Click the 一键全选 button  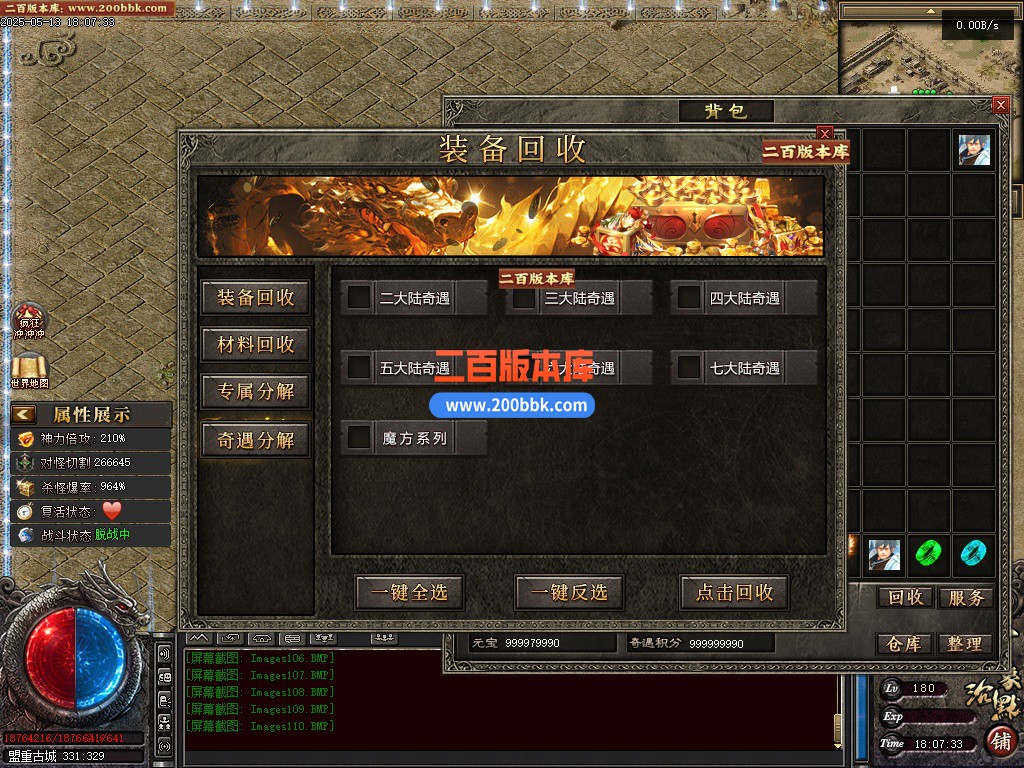(x=409, y=592)
